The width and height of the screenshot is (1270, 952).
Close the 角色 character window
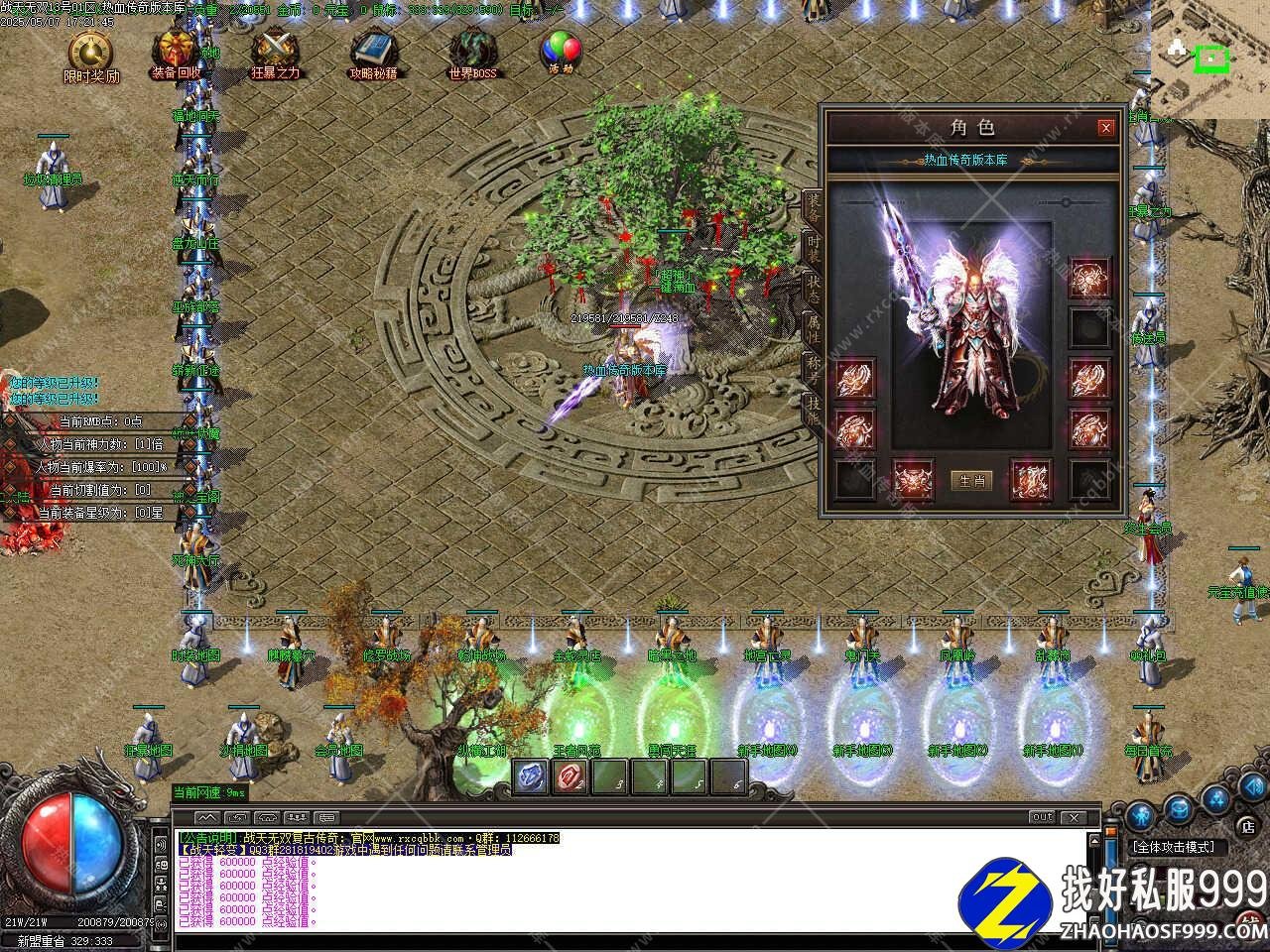pos(1105,128)
